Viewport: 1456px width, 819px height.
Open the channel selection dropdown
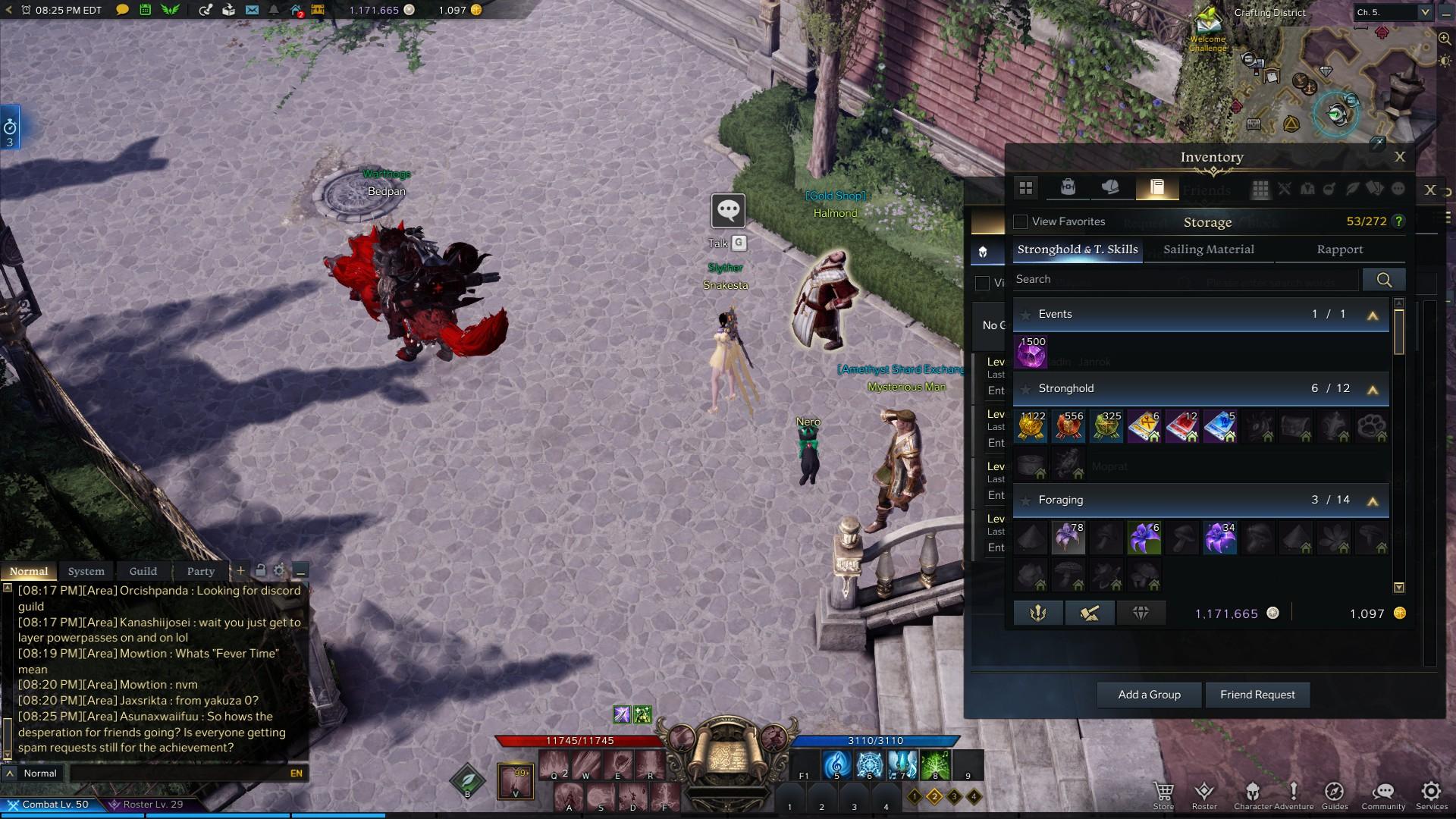[1424, 12]
